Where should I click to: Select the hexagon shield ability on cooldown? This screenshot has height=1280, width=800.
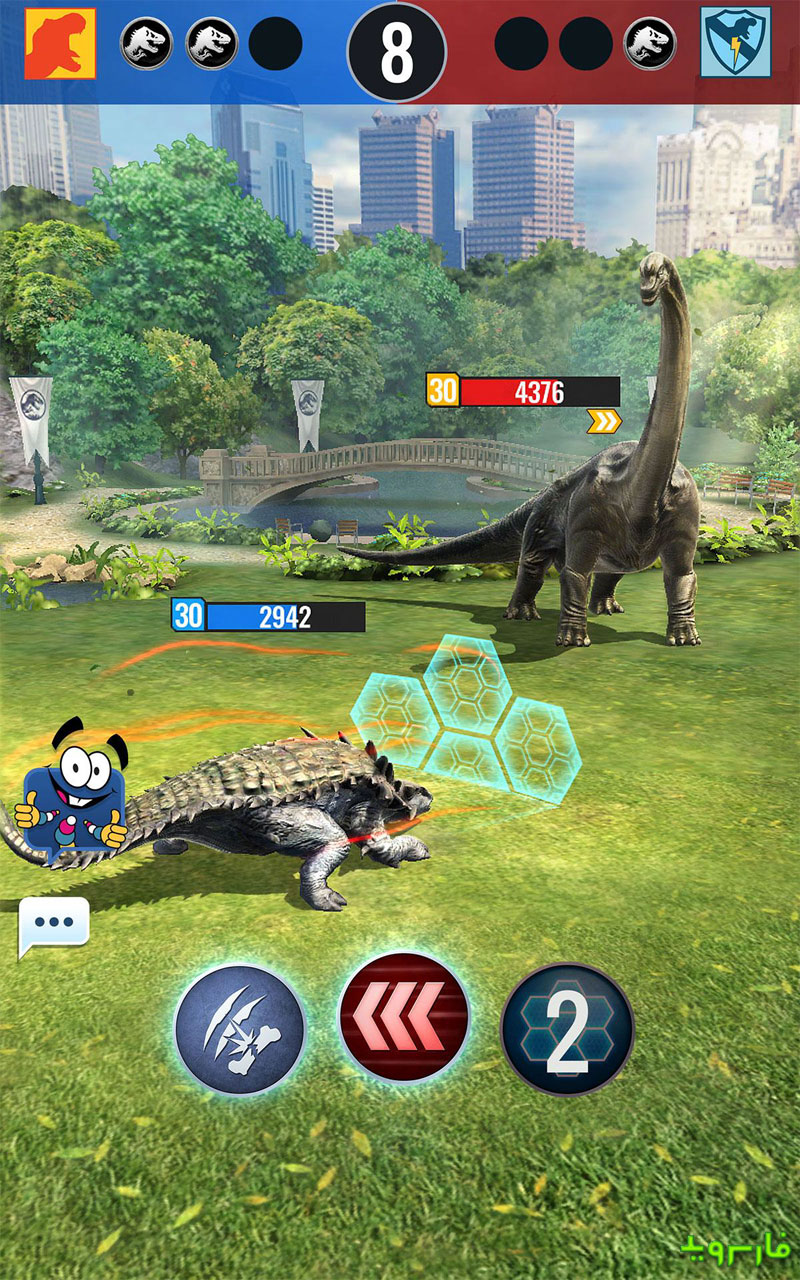coord(567,1027)
